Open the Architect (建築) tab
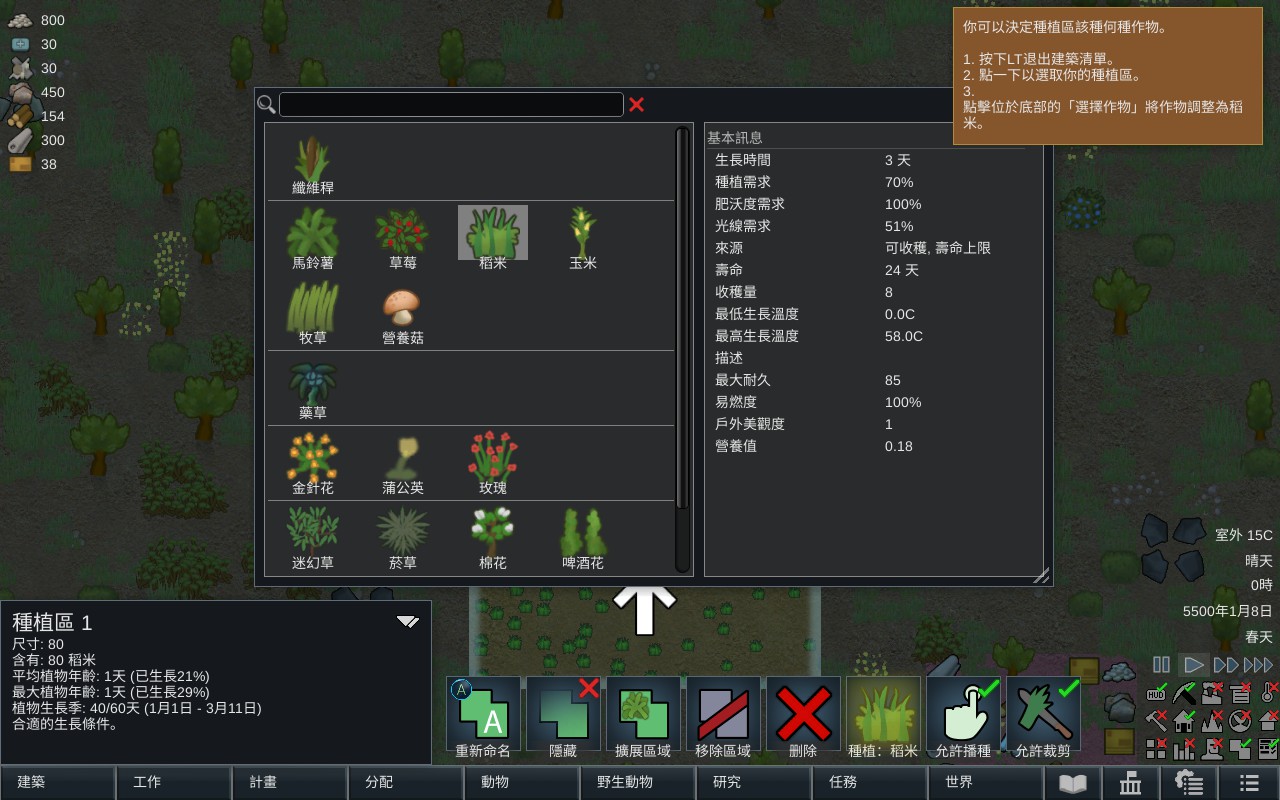Screen dimensions: 1280x800 pos(57,782)
